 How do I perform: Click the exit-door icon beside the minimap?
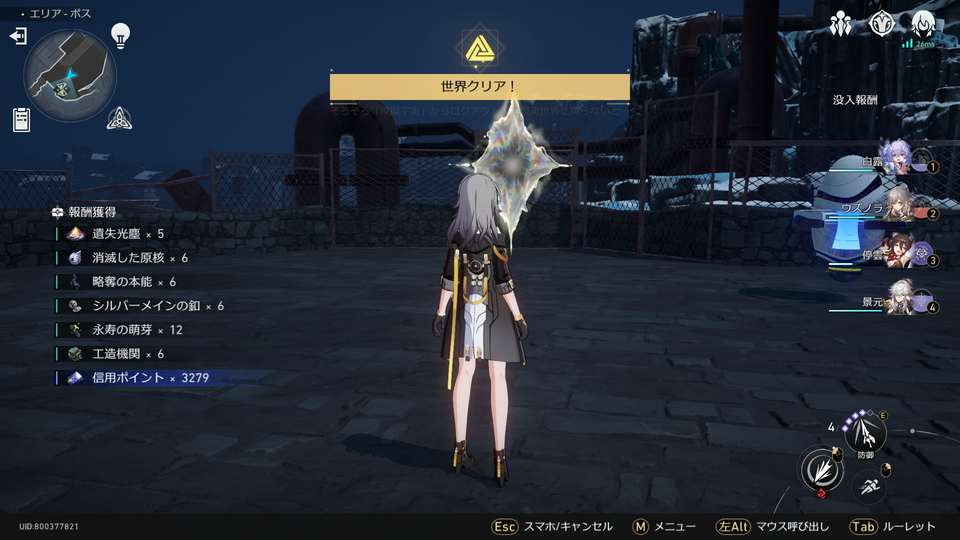pyautogui.click(x=18, y=37)
